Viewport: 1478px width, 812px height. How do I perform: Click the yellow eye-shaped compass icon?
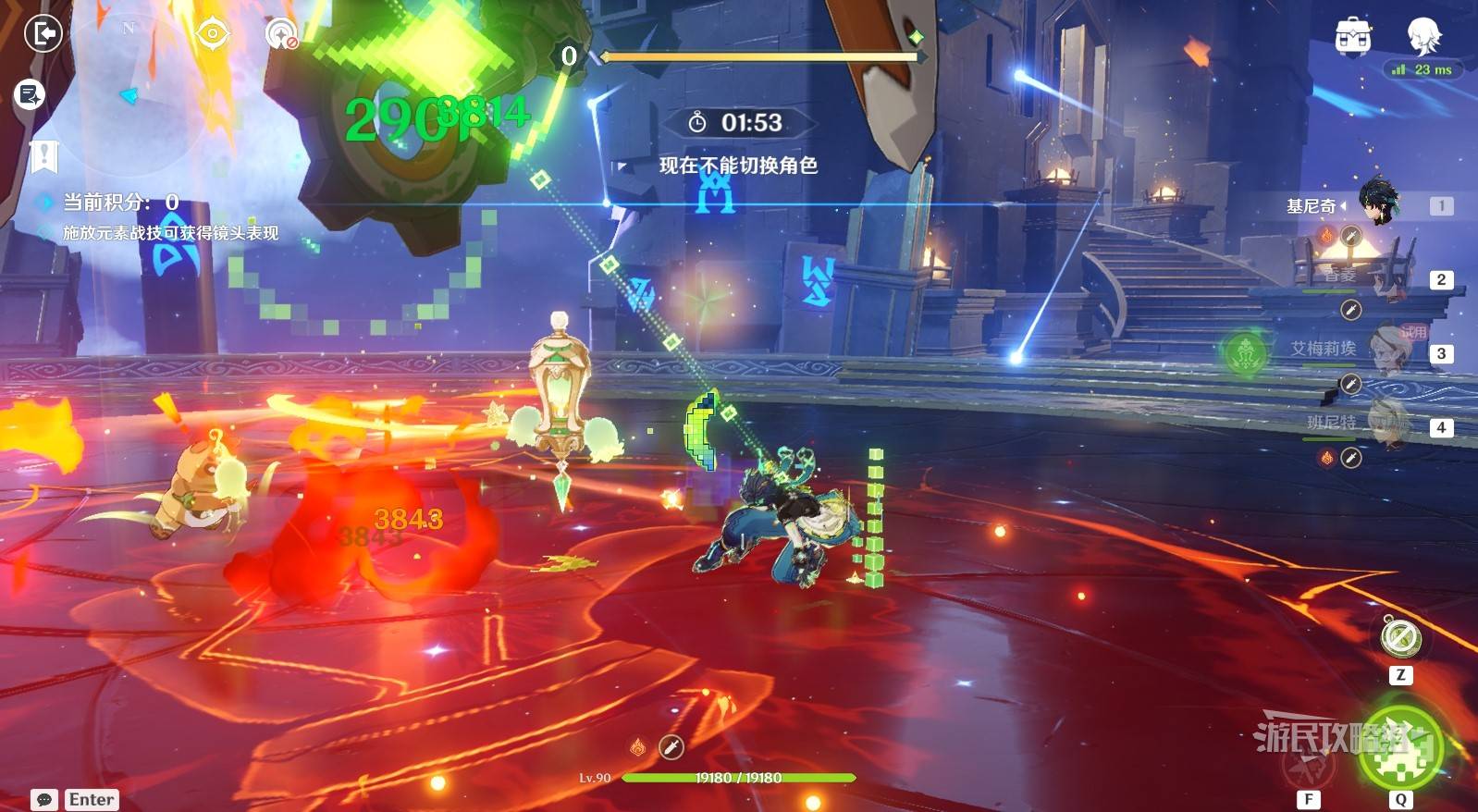(x=212, y=34)
